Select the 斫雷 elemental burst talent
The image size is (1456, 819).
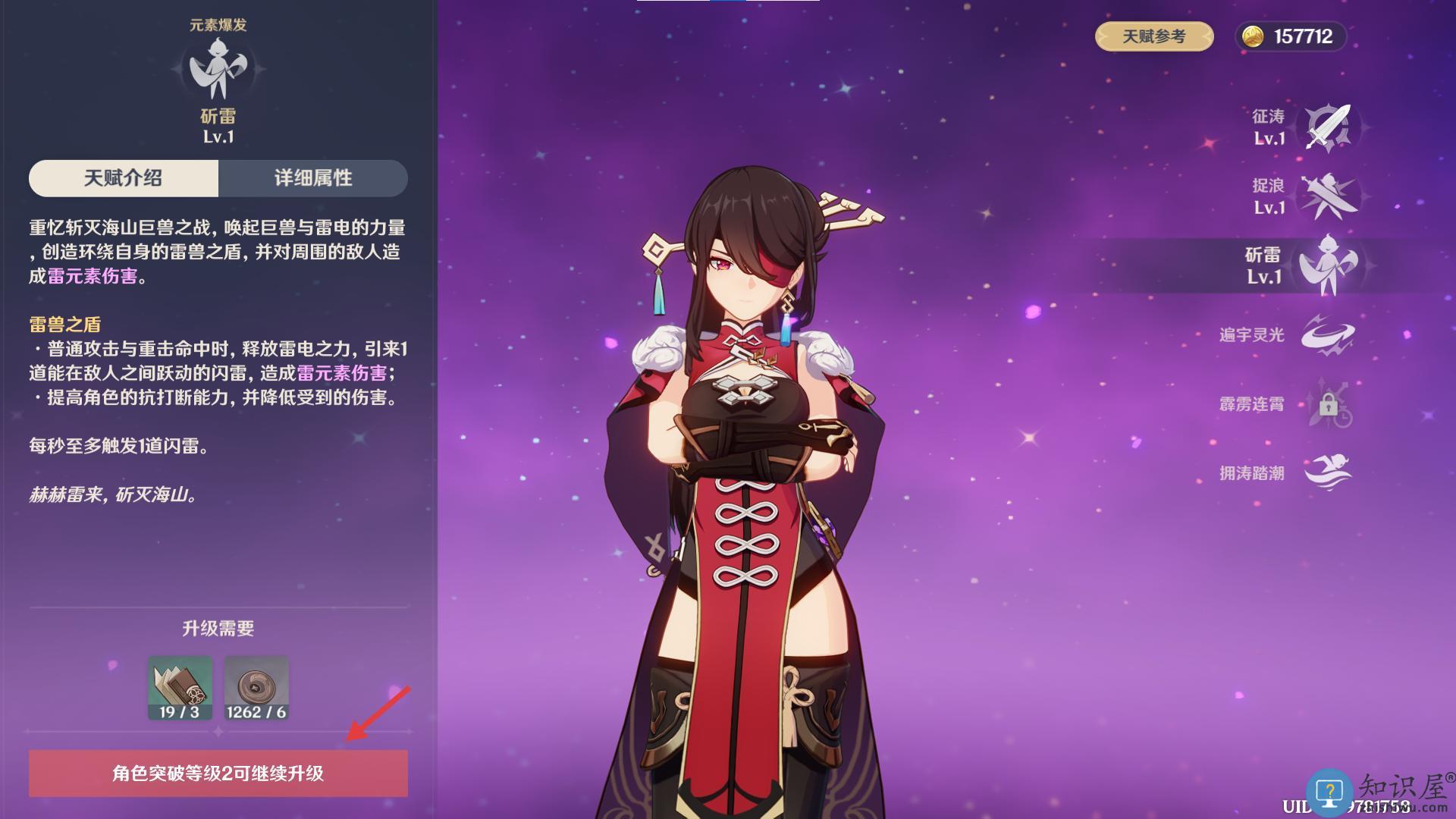(x=1327, y=265)
